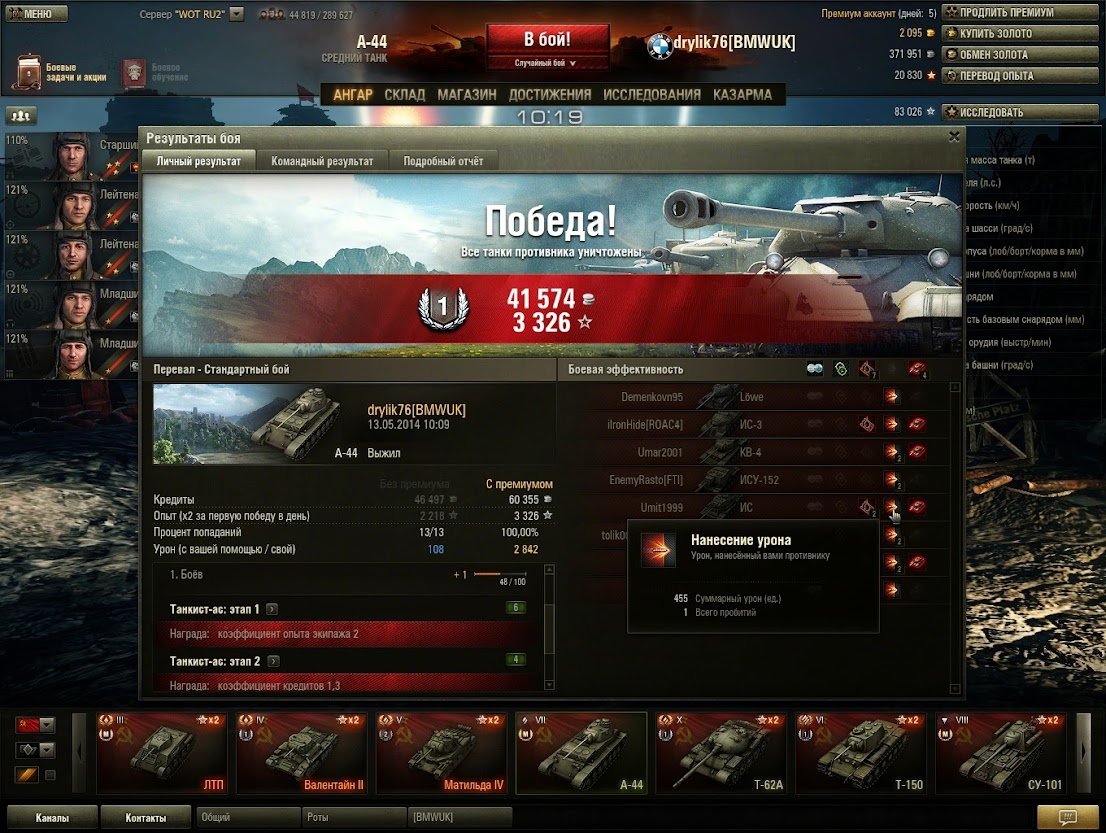Close the battle results window
Image resolution: width=1106 pixels, height=833 pixels.
click(954, 137)
